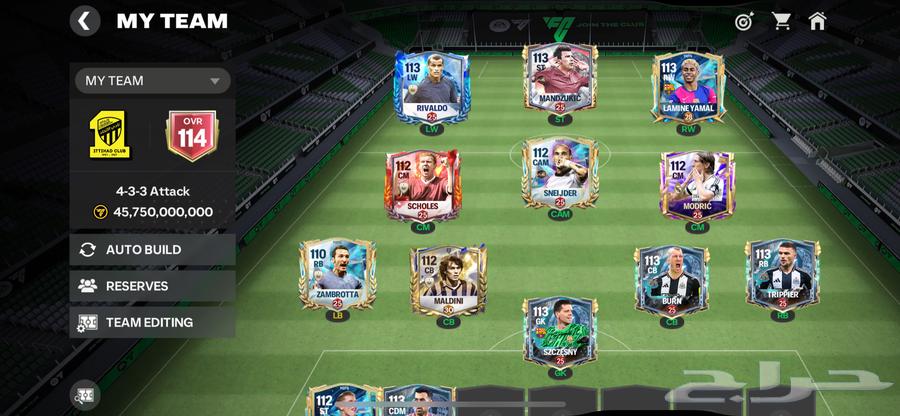Go back using the arrow button
The height and width of the screenshot is (416, 900).
point(85,21)
